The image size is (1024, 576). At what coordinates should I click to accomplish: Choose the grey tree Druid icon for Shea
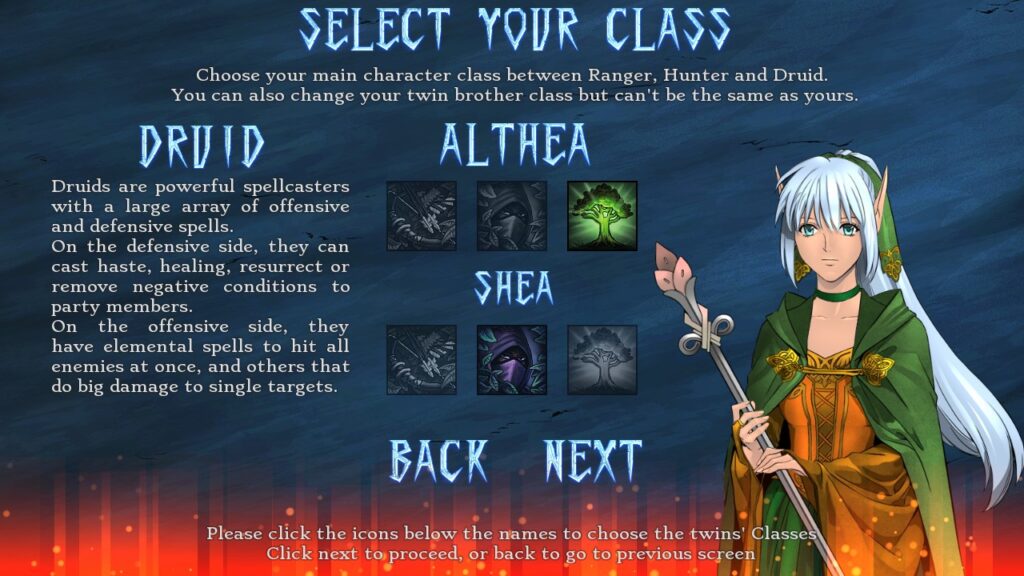[602, 359]
